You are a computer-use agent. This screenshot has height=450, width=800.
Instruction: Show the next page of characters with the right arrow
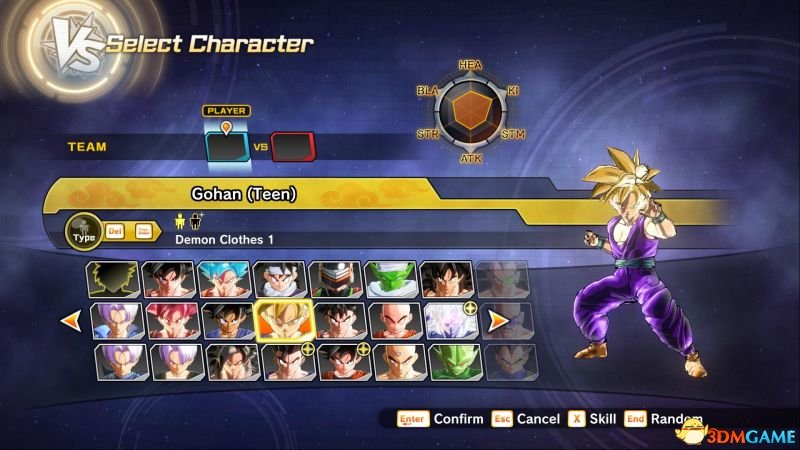pyautogui.click(x=497, y=321)
